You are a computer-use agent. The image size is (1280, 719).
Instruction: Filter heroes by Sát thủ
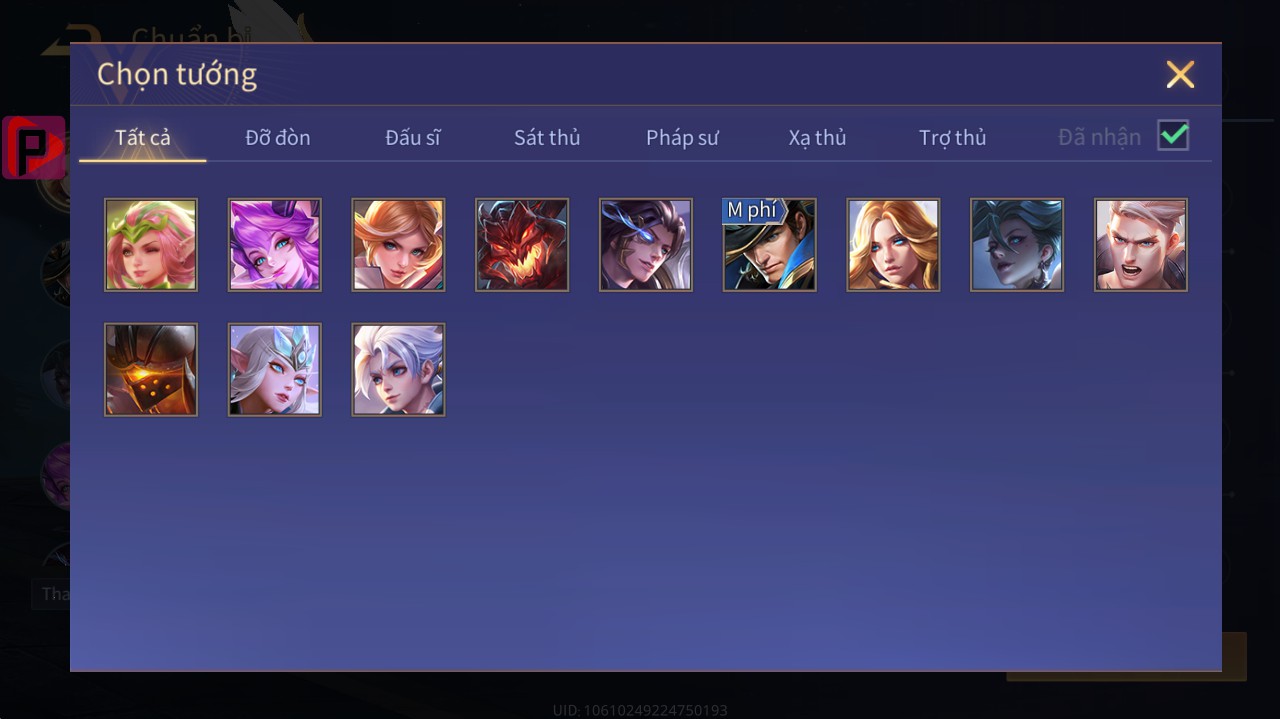[x=547, y=137]
